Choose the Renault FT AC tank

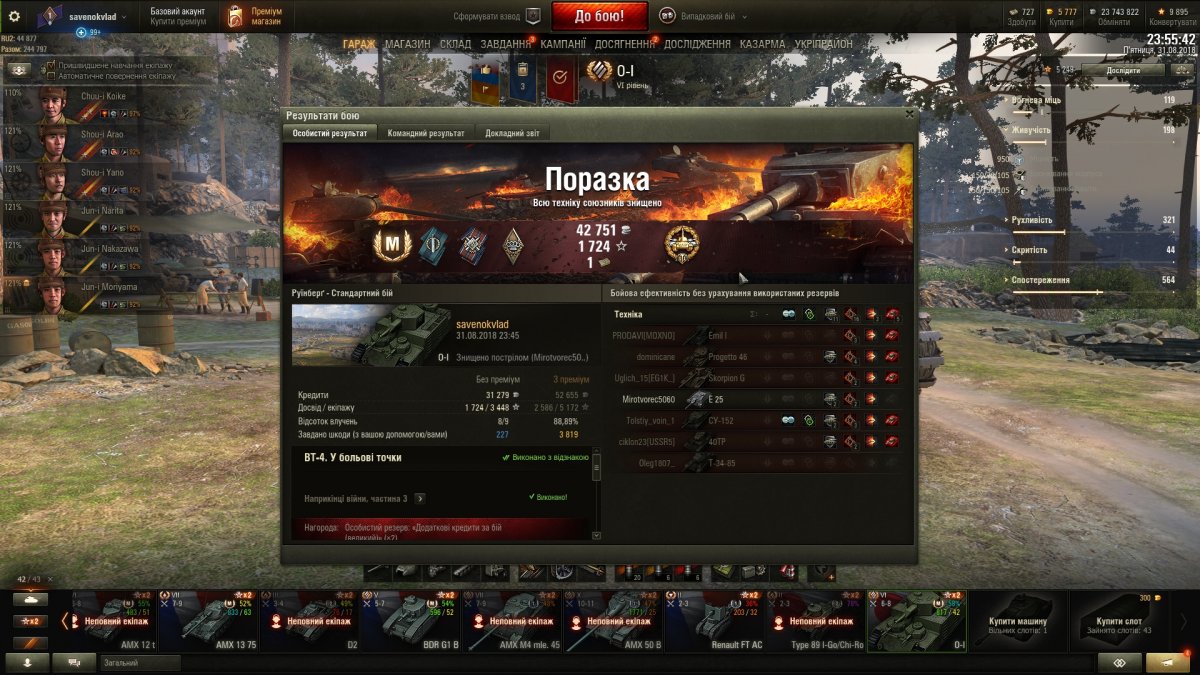(716, 620)
